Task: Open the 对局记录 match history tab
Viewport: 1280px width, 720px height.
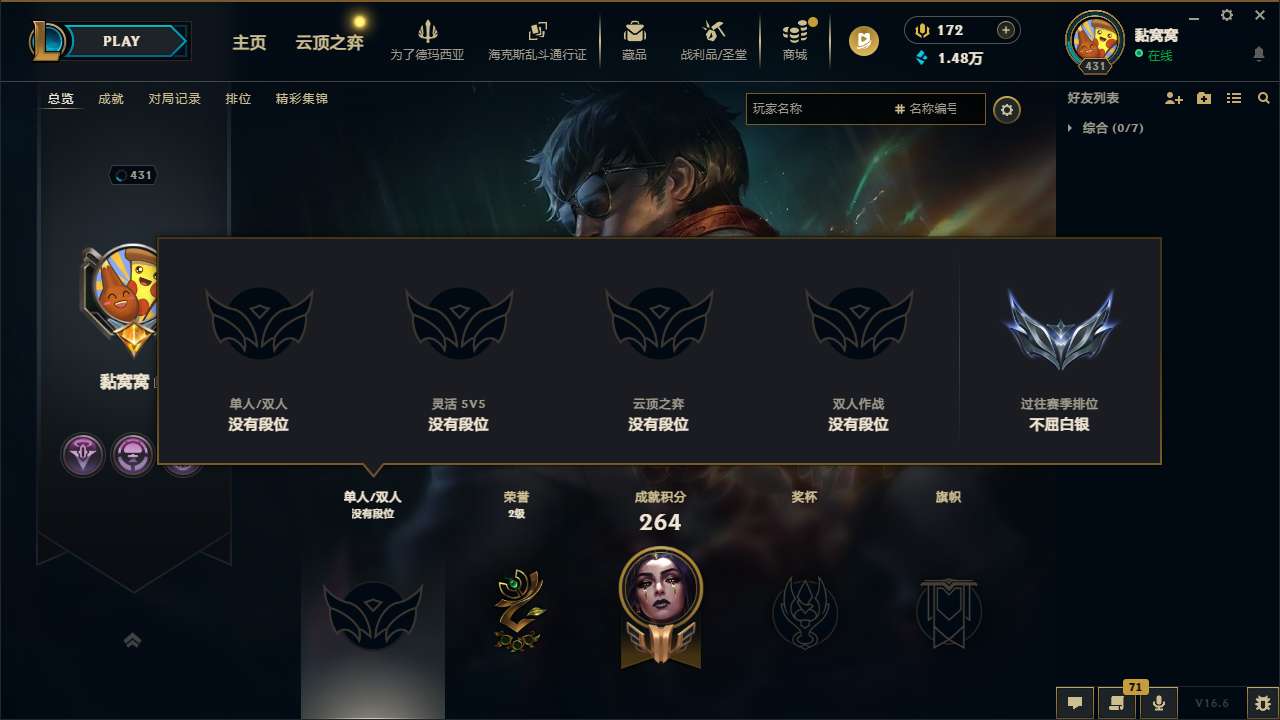Action: pos(175,99)
